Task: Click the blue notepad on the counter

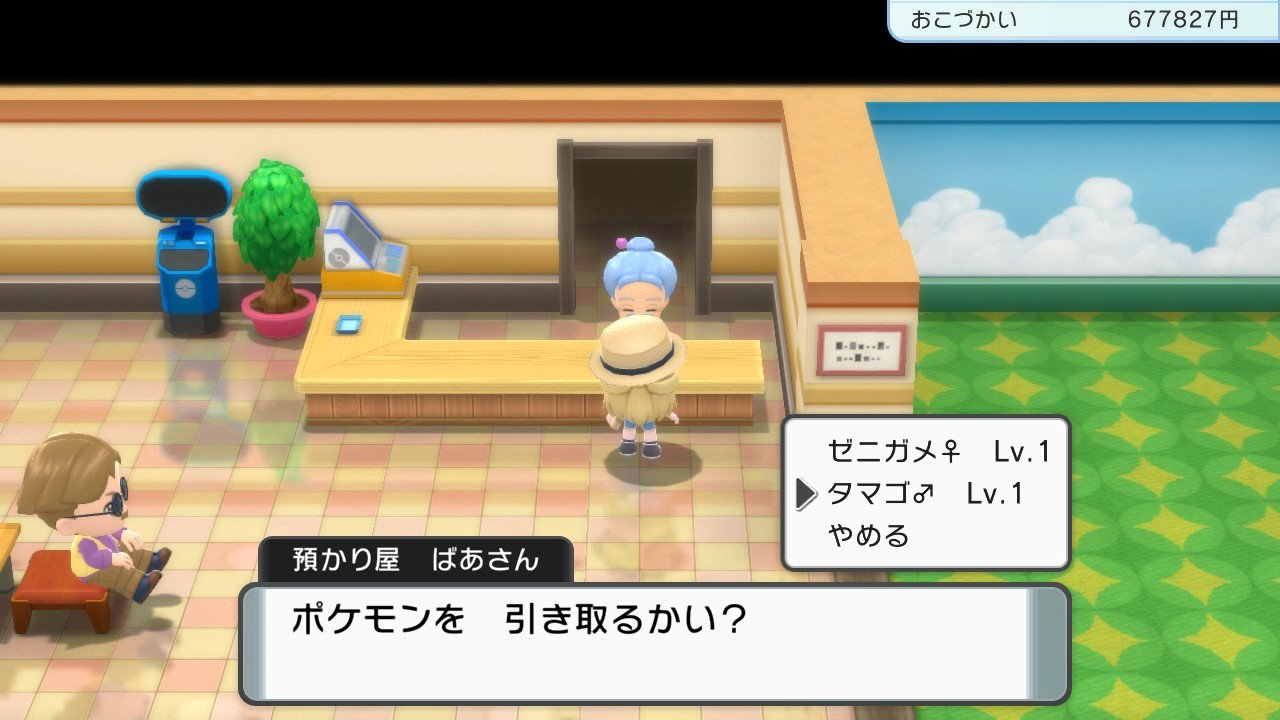Action: [351, 324]
